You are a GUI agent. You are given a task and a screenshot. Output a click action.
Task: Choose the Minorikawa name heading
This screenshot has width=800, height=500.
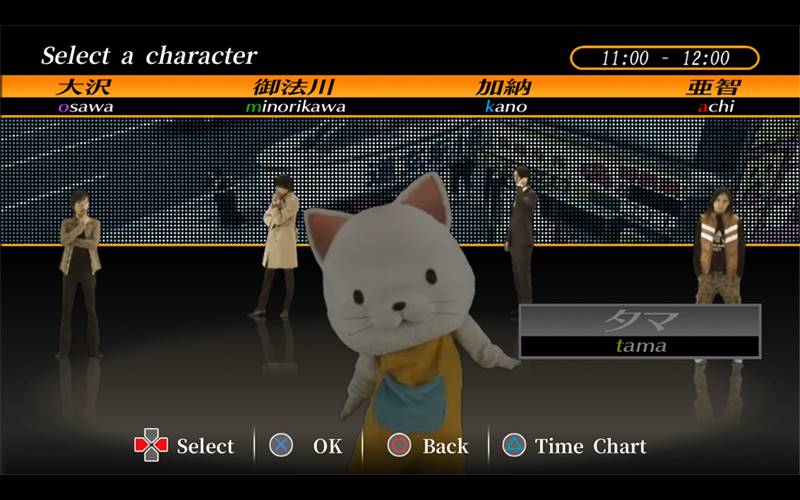pos(293,95)
